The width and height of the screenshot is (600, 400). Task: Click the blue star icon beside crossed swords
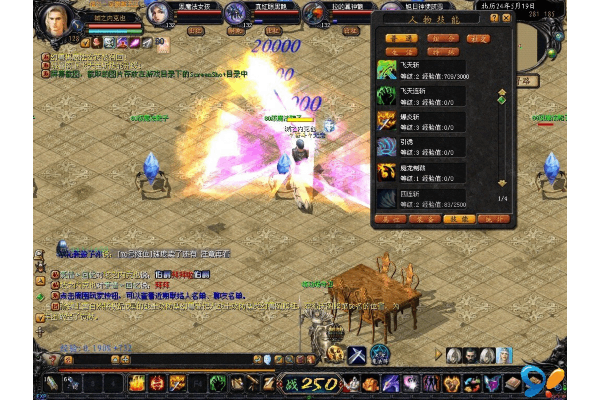coord(381,353)
